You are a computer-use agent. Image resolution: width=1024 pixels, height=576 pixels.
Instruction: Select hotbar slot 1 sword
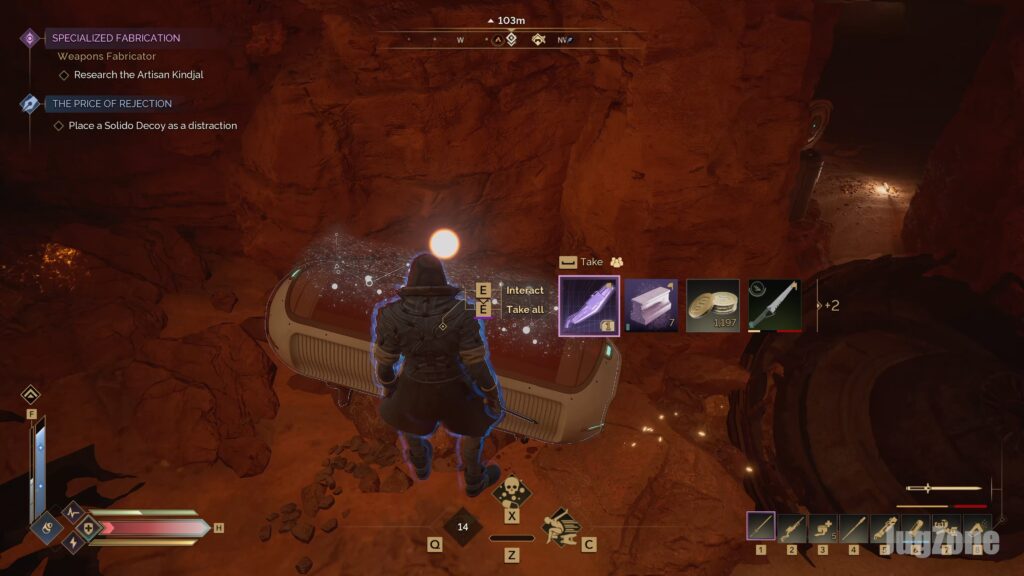point(761,526)
